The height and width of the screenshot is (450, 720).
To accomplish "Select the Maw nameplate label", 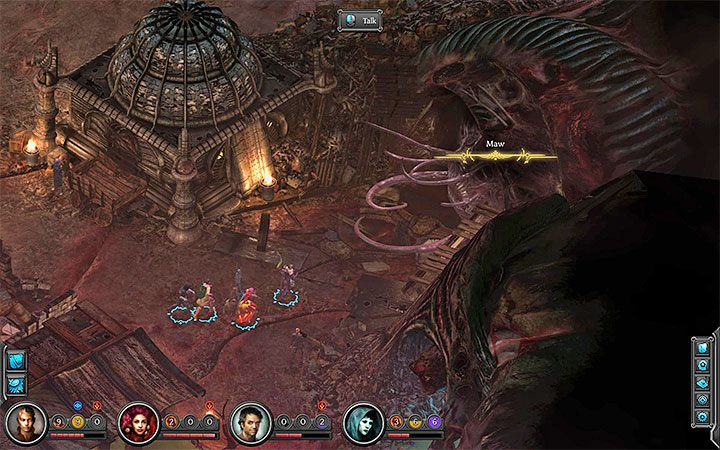I will pyautogui.click(x=496, y=144).
